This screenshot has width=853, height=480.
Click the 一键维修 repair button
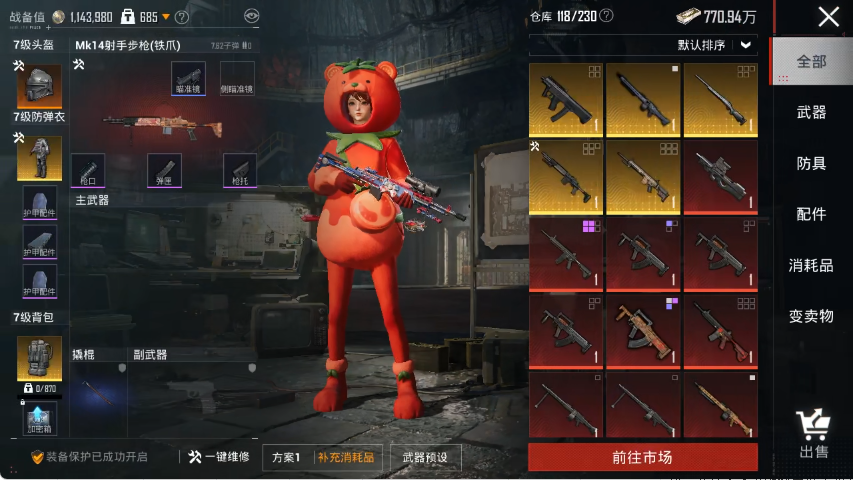(218, 457)
